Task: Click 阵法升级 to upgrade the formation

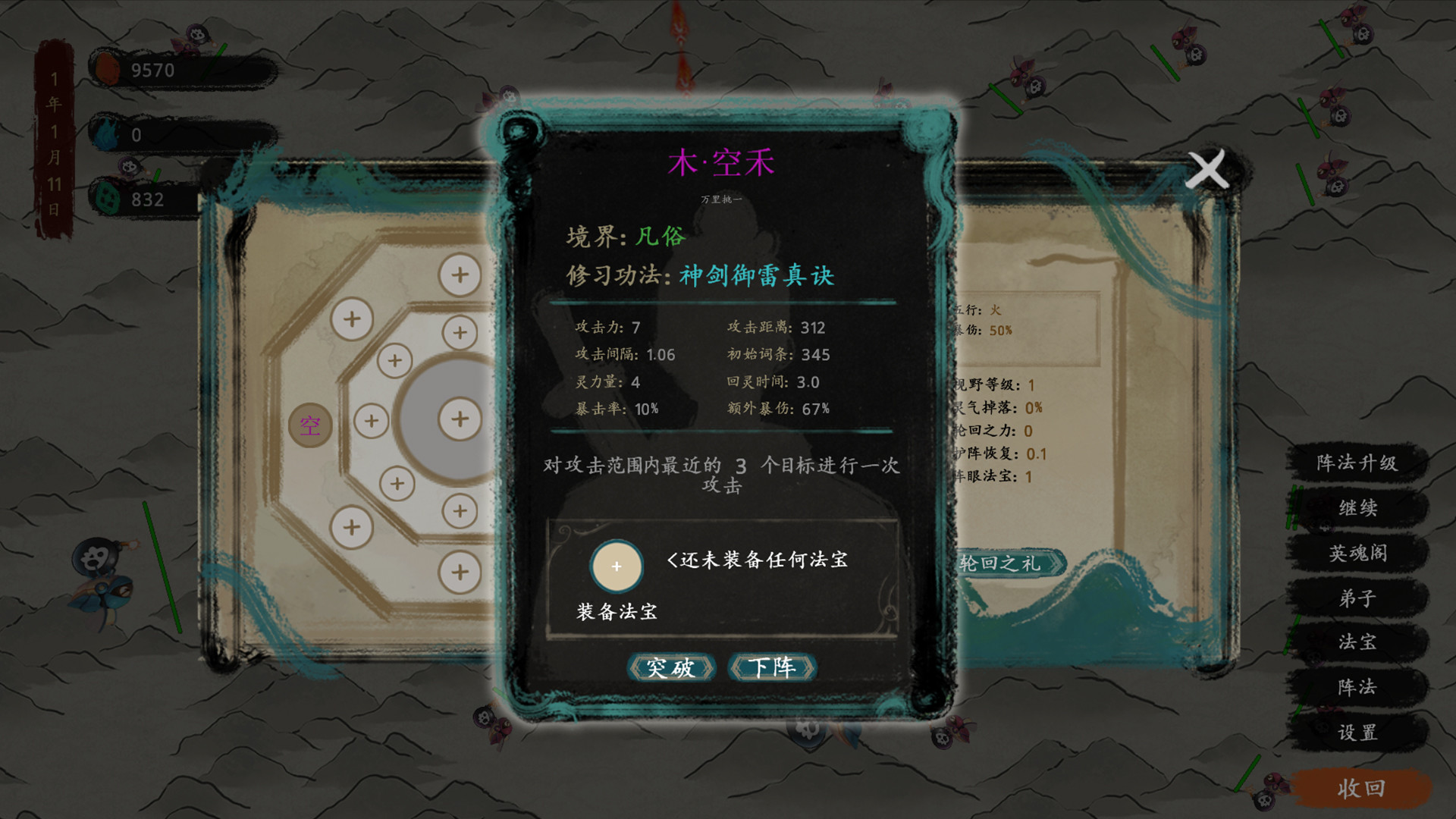Action: click(1359, 463)
